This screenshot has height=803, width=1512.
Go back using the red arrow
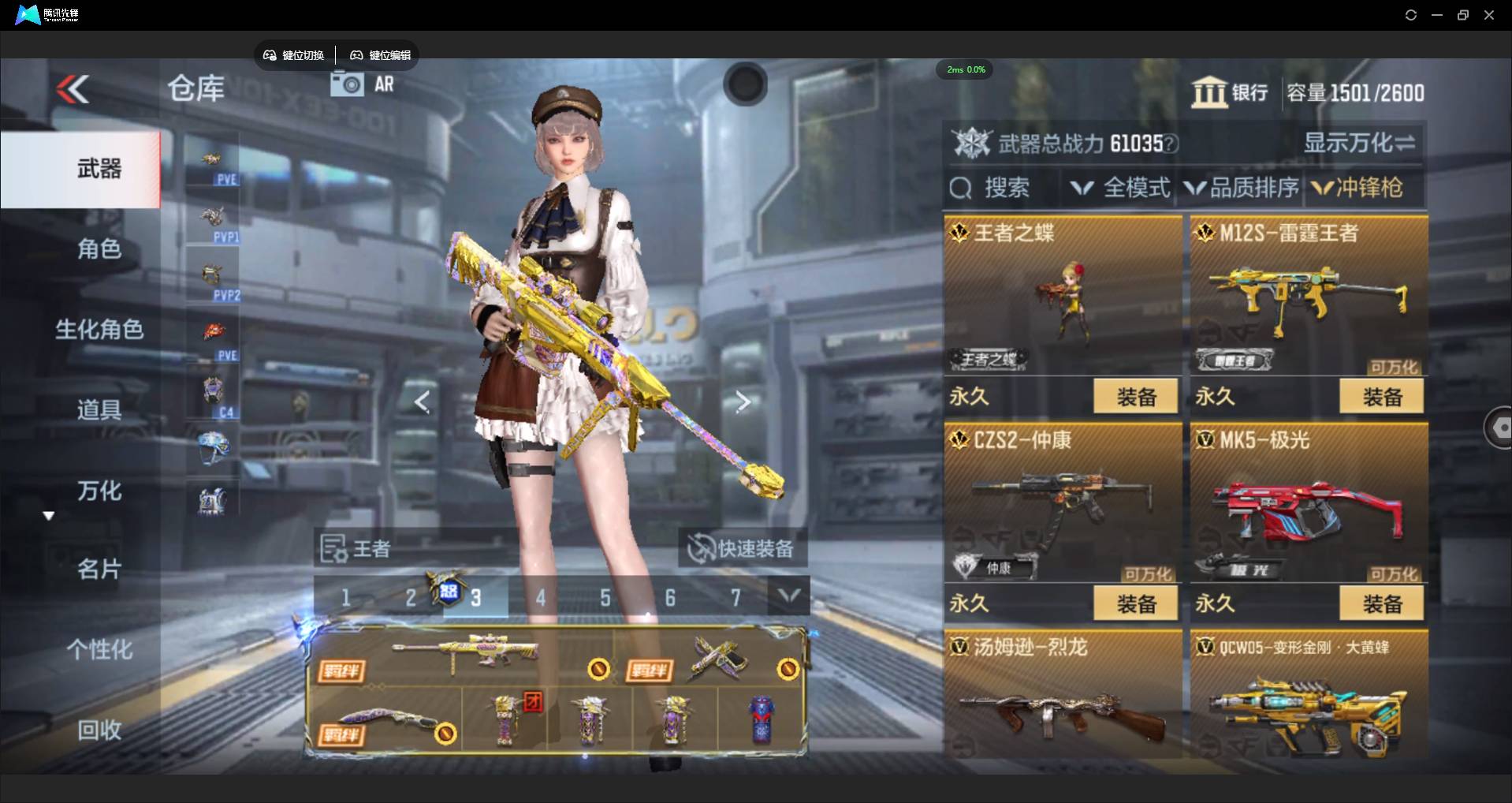pyautogui.click(x=73, y=89)
